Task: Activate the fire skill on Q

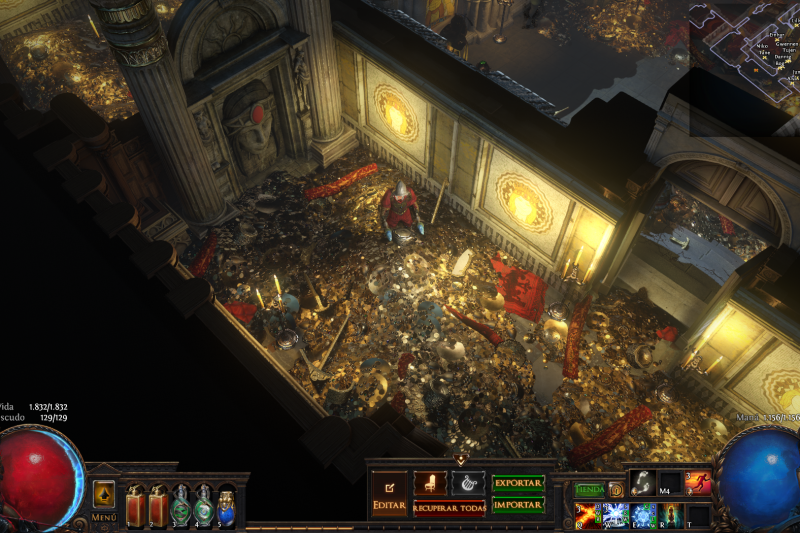Action: coord(588,516)
